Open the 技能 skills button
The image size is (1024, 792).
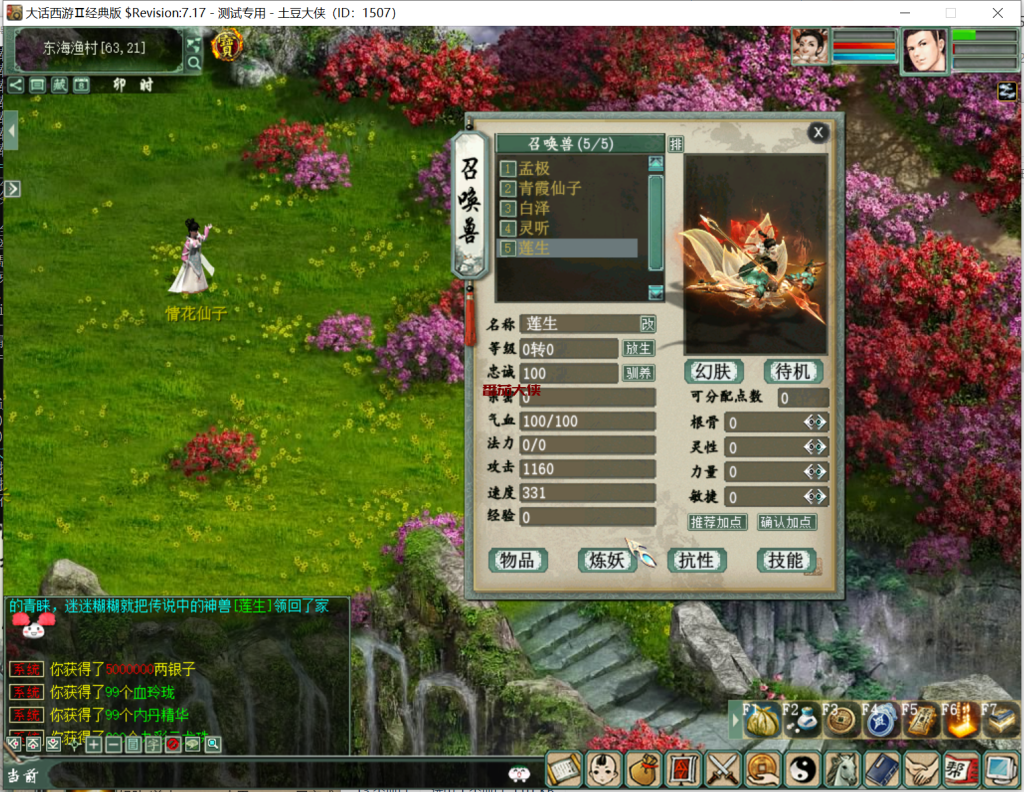tap(785, 560)
